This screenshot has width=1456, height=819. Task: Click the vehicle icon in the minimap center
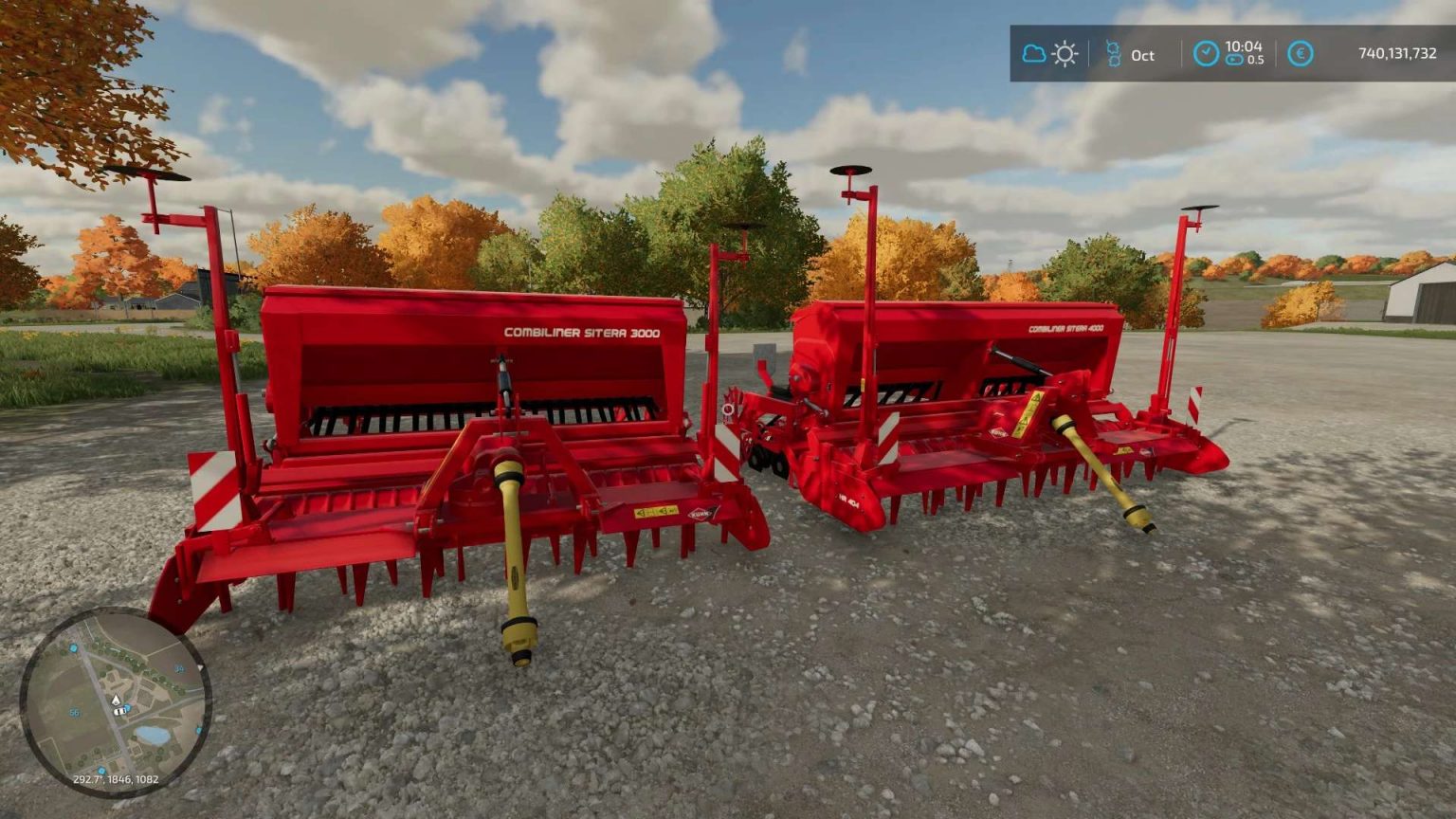pos(119,712)
